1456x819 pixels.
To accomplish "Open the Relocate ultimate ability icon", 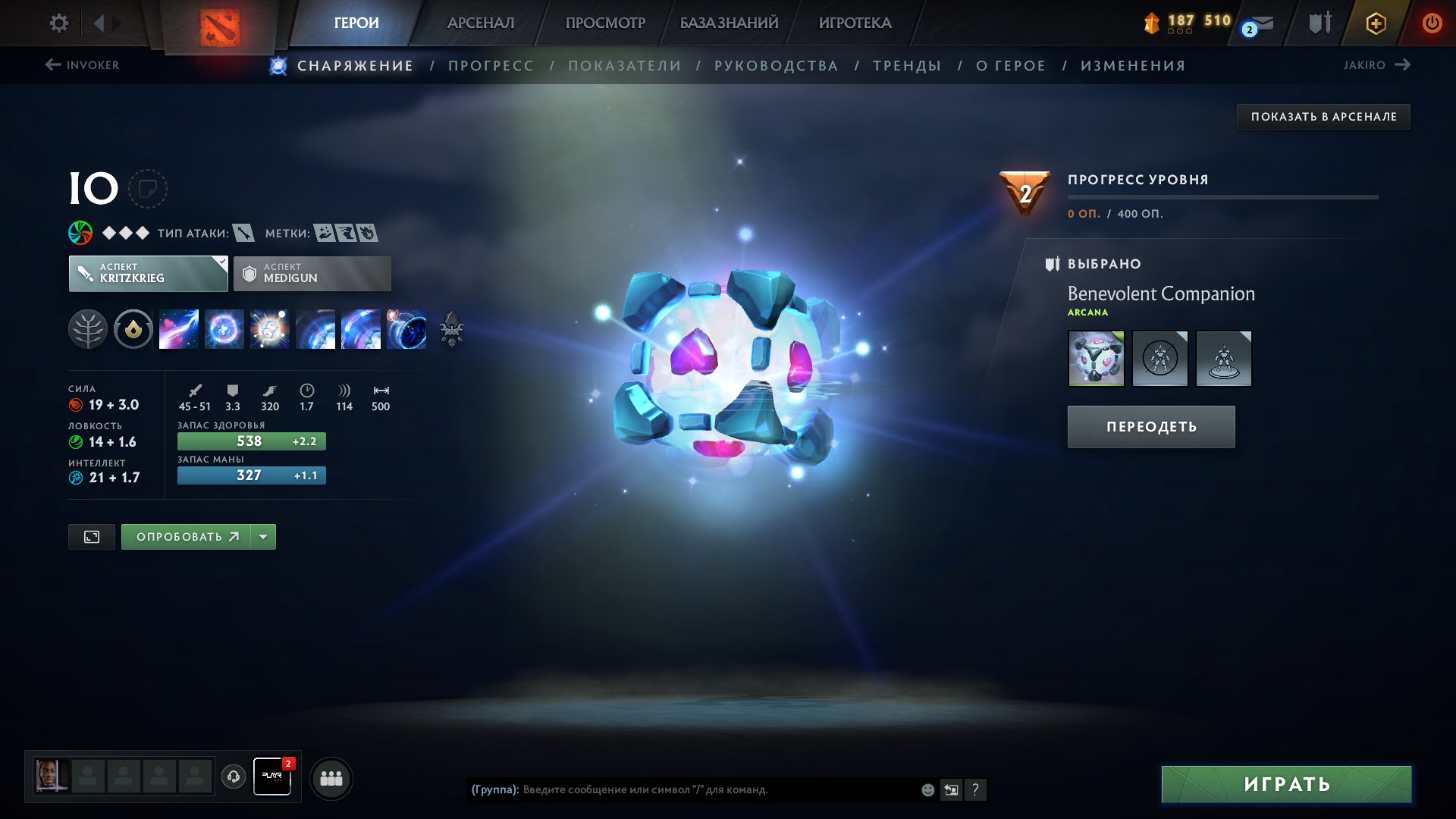I will 408,329.
